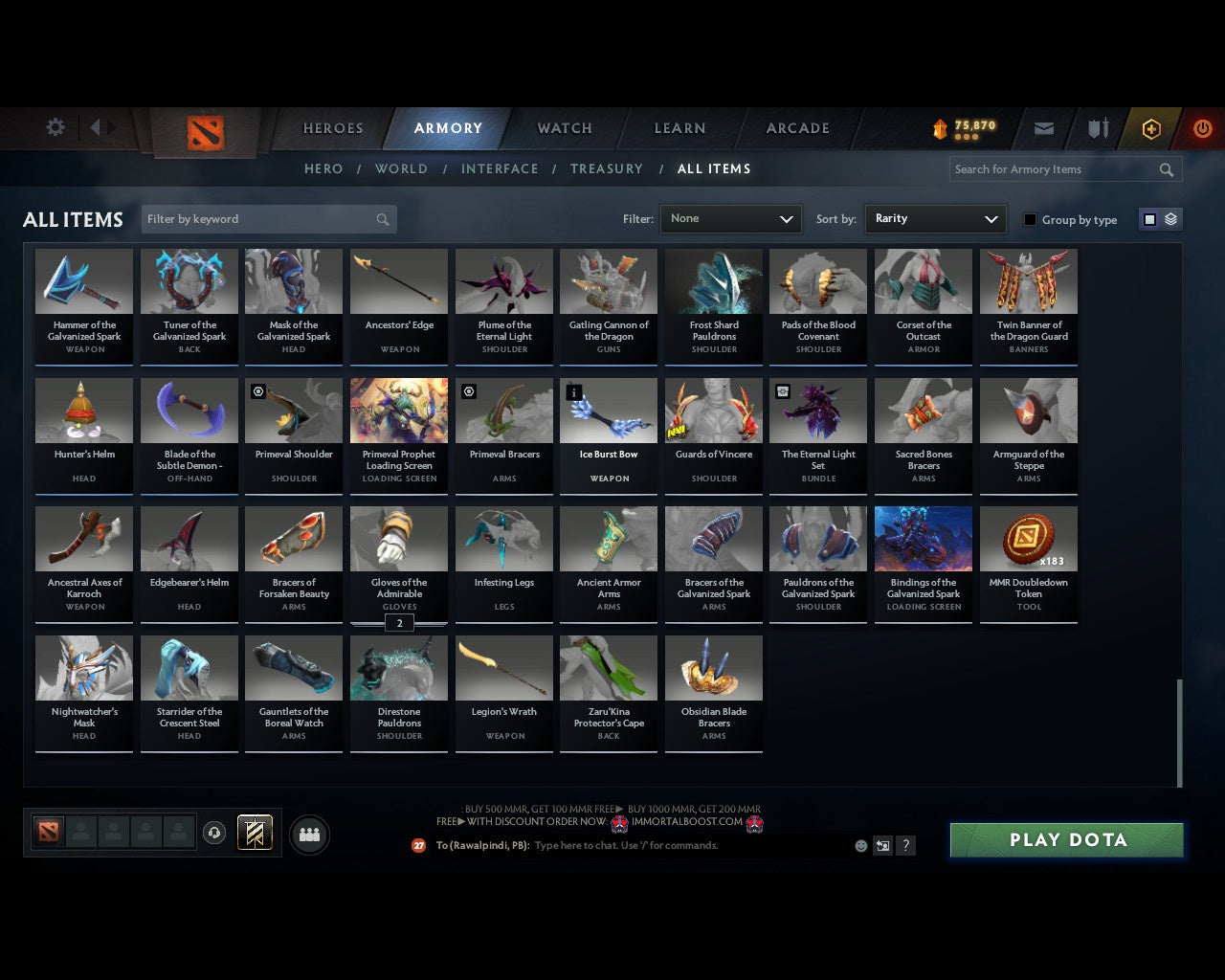Open the Filter: None dropdown
Image resolution: width=1225 pixels, height=980 pixels.
tap(730, 219)
